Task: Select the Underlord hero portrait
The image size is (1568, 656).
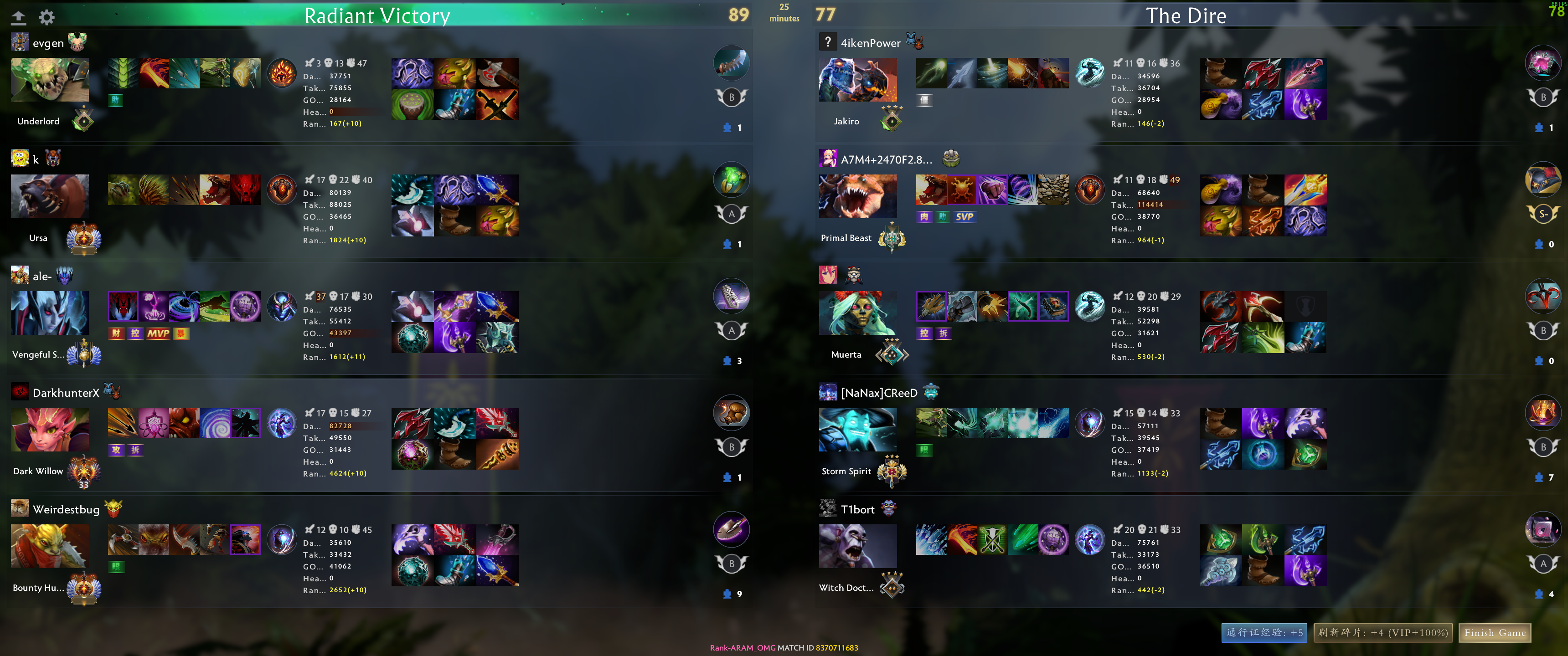Action: [x=50, y=80]
